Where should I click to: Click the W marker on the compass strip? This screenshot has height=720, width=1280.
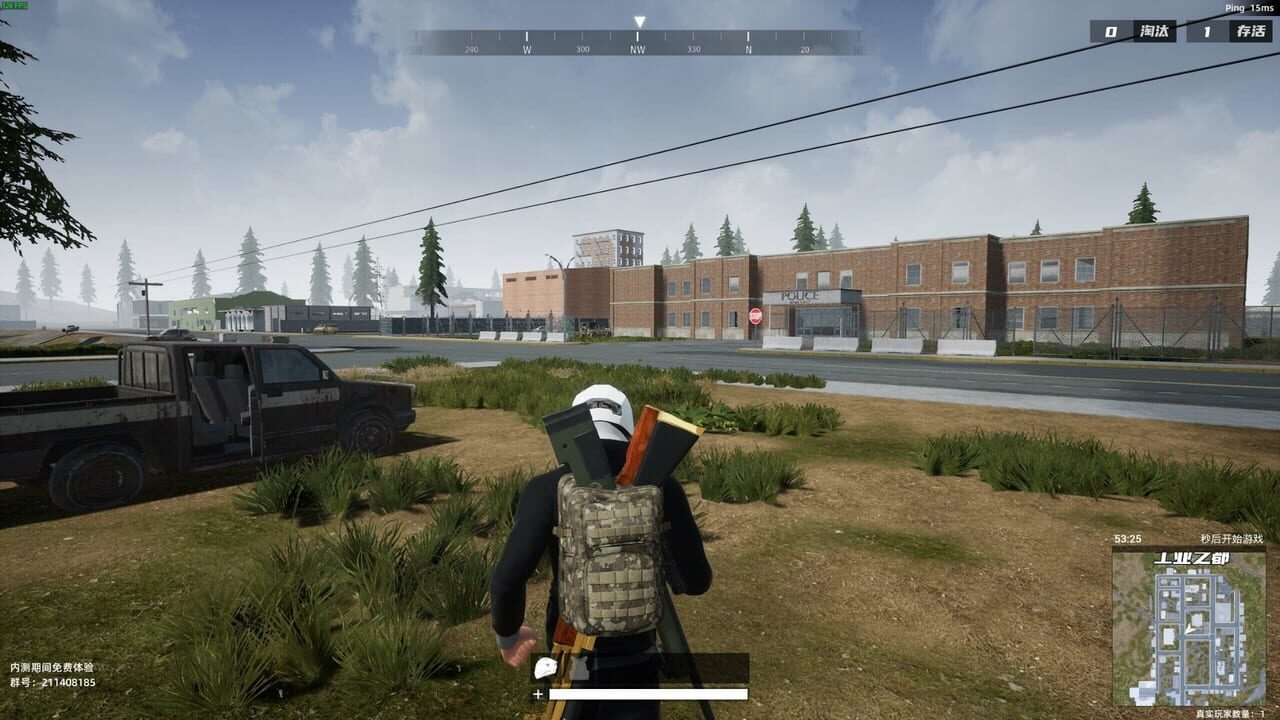pyautogui.click(x=527, y=47)
